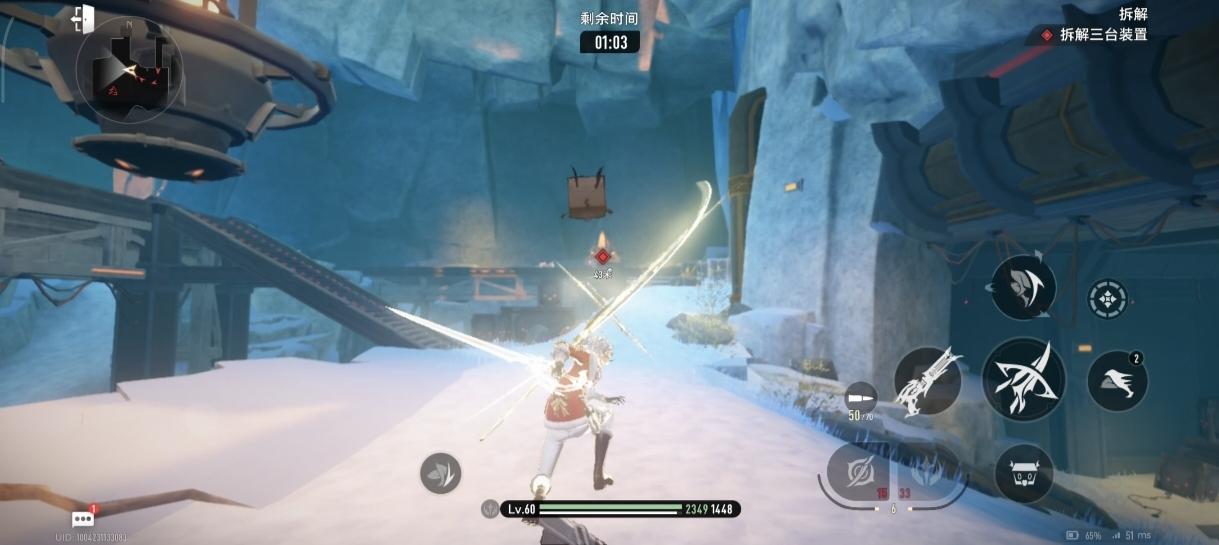Tap the exit door icon to leave

(83, 18)
